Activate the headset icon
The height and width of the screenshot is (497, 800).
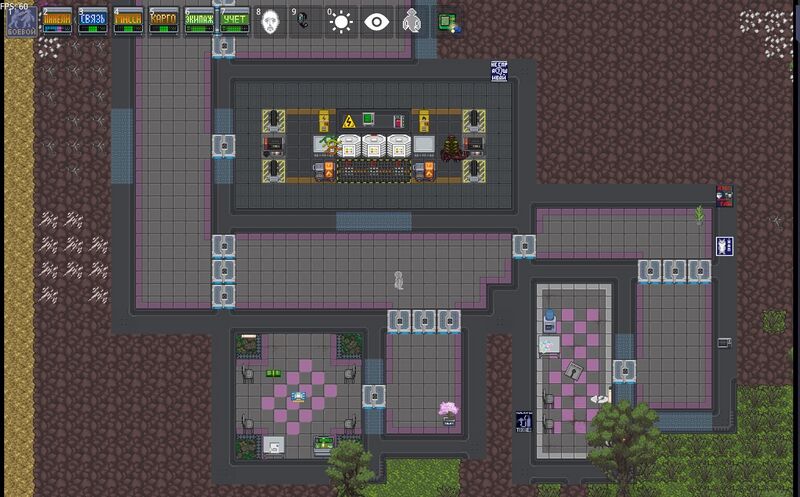[305, 21]
